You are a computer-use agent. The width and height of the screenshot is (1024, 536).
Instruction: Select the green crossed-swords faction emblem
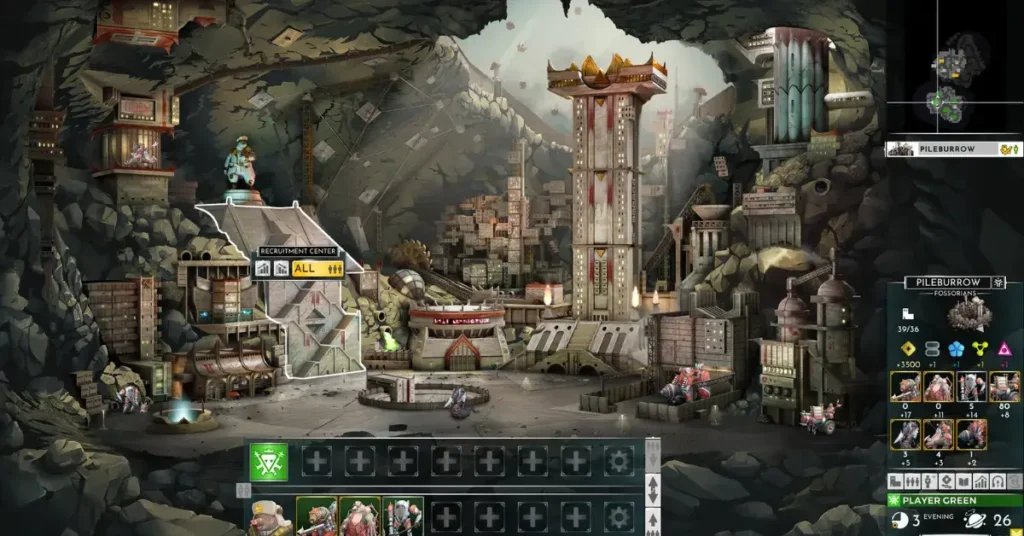[269, 461]
